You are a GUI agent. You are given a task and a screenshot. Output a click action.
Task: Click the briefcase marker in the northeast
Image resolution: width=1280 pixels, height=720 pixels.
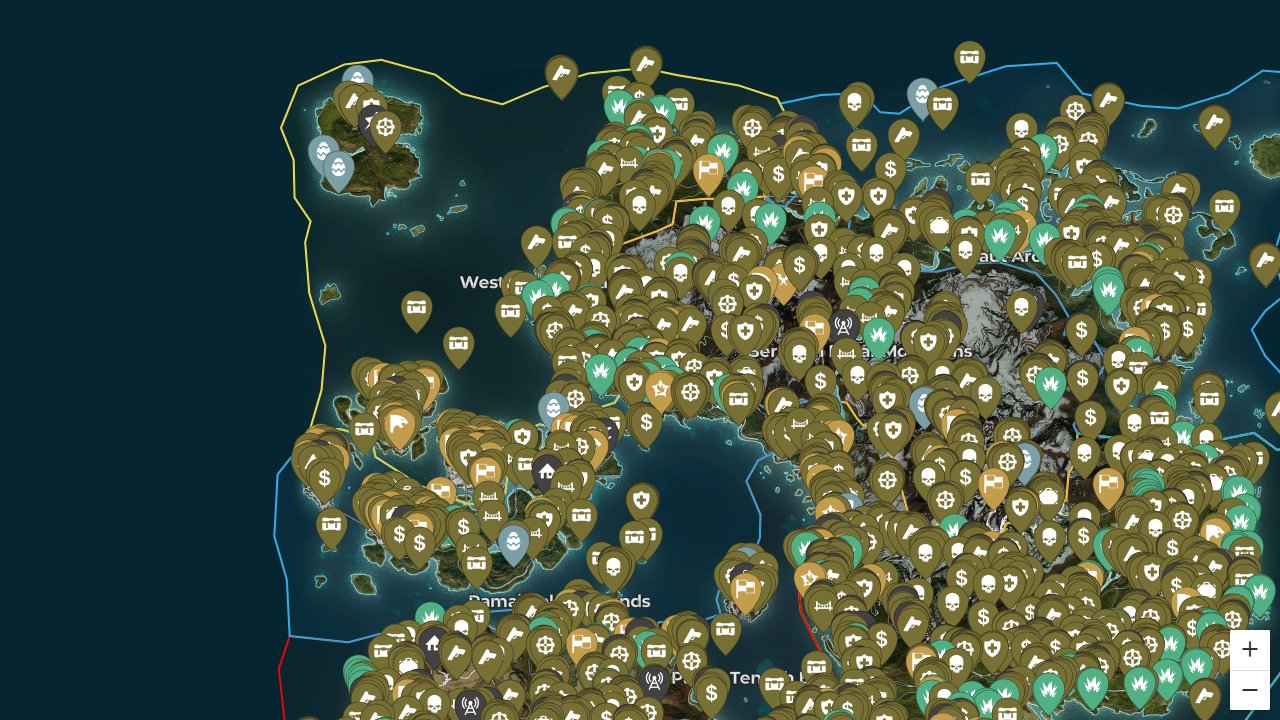[940, 226]
